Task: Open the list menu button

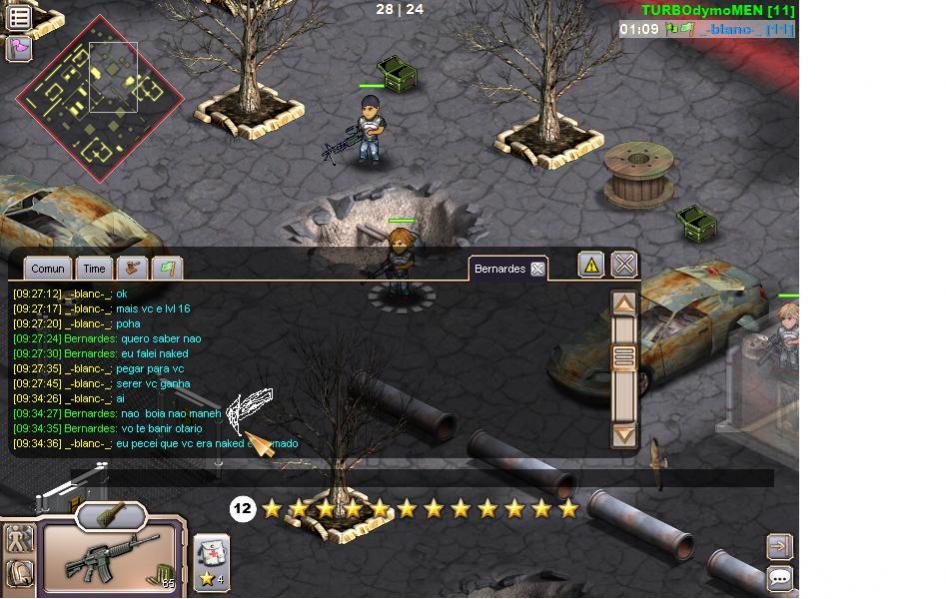Action: tap(19, 16)
